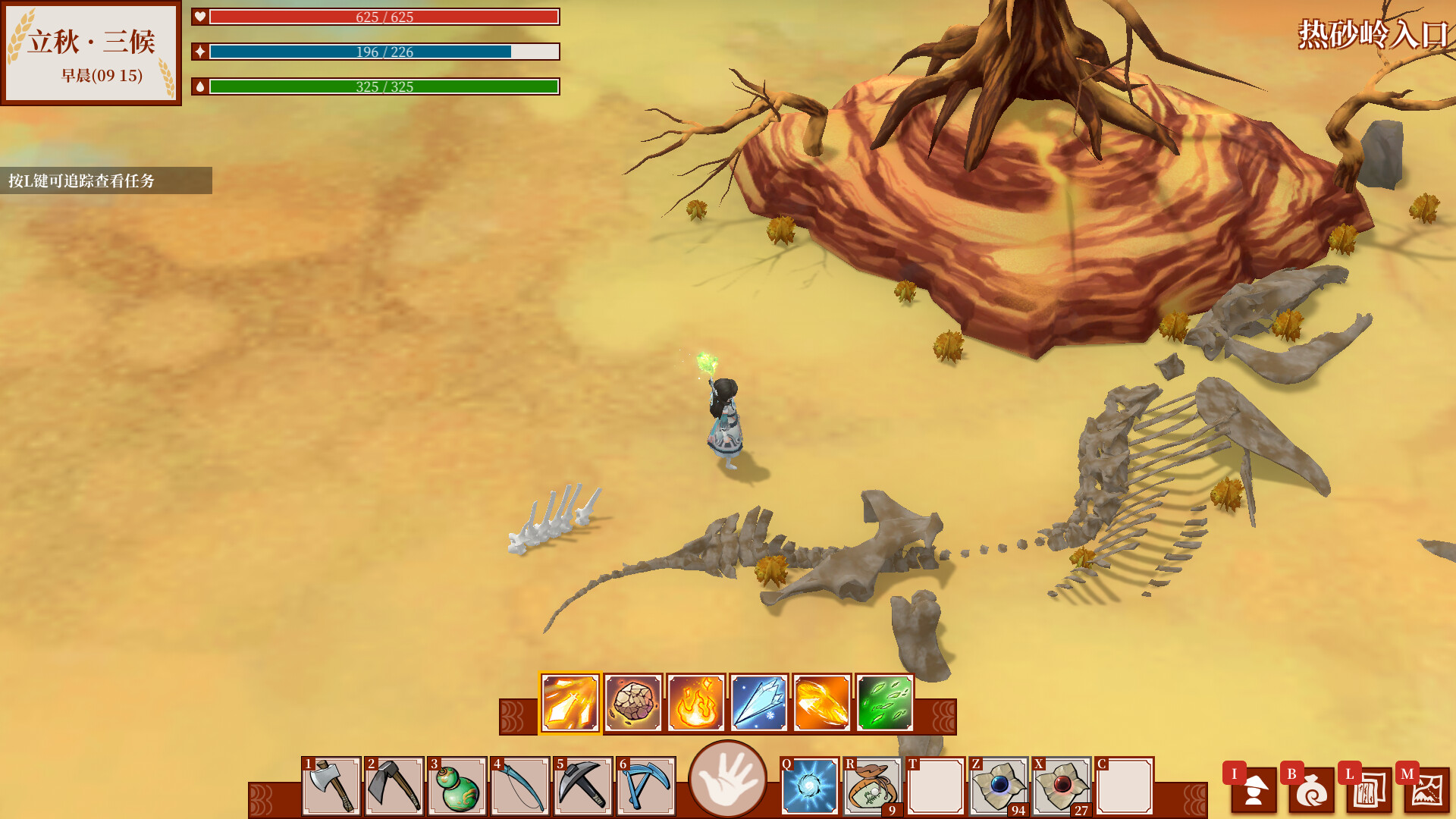
Task: Use the blue orb talisman item
Action: click(999, 786)
